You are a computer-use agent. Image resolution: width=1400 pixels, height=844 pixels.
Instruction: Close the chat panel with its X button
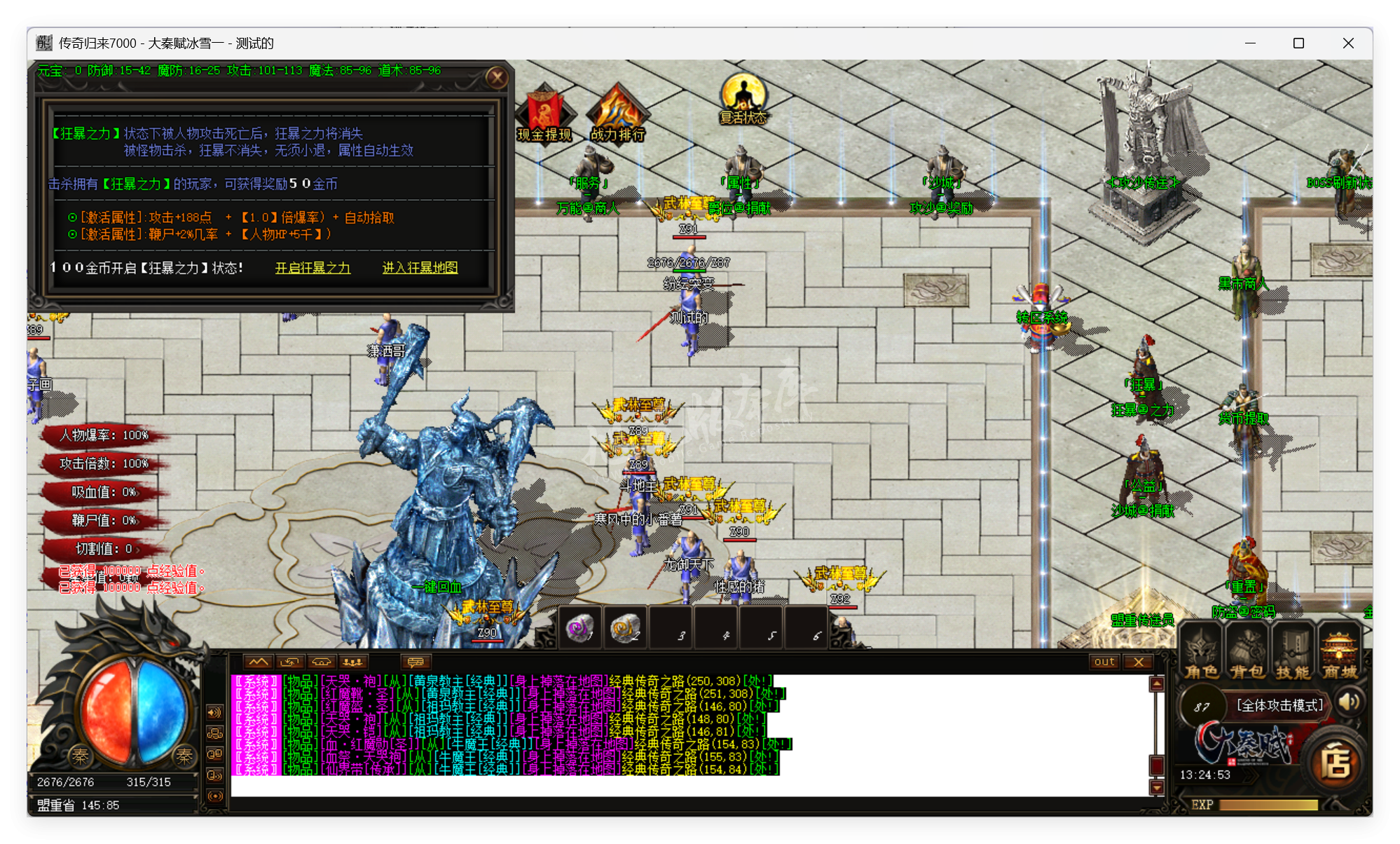tap(1139, 662)
